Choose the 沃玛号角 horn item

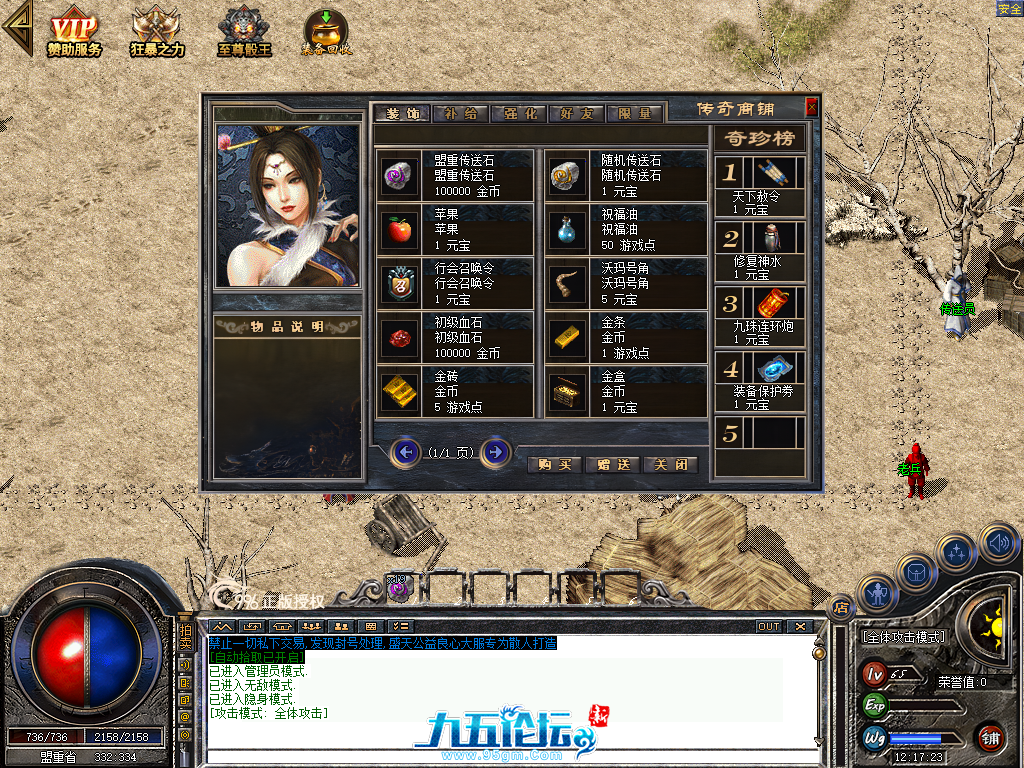[567, 284]
